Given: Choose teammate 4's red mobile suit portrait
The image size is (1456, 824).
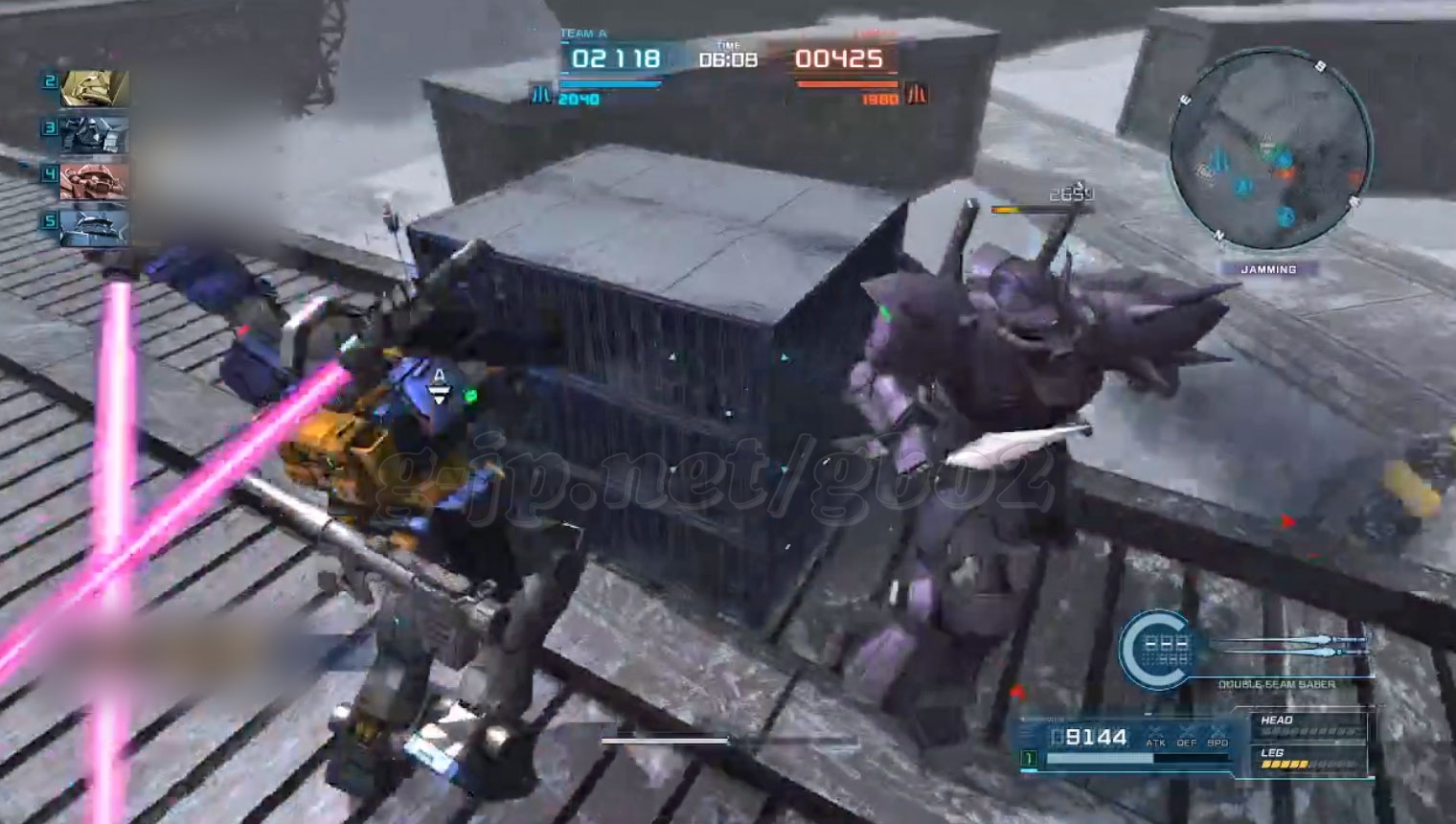Looking at the screenshot, I should 95,180.
